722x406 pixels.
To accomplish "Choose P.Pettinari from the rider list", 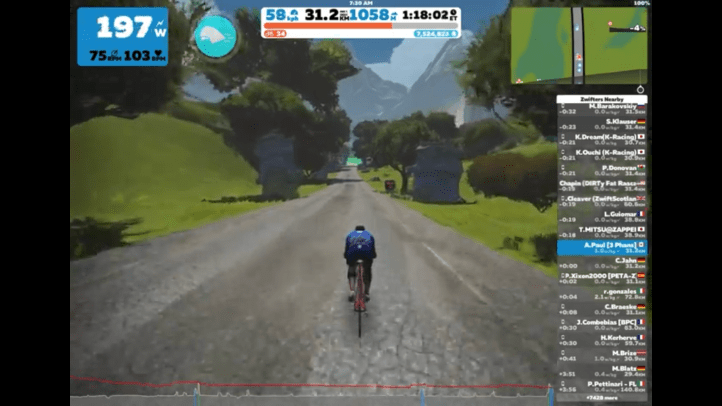I will (602, 385).
